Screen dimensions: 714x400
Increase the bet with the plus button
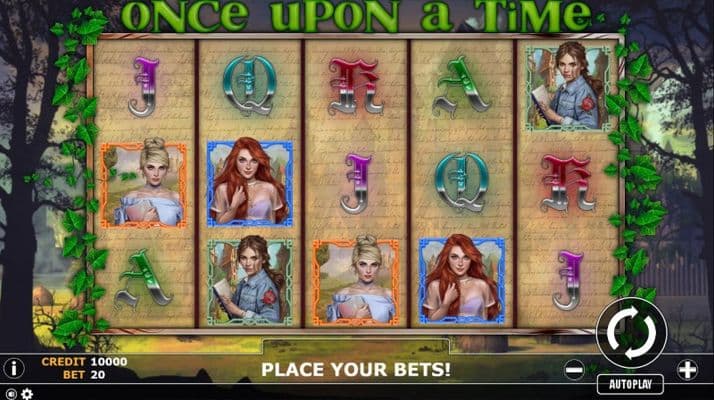(x=687, y=368)
